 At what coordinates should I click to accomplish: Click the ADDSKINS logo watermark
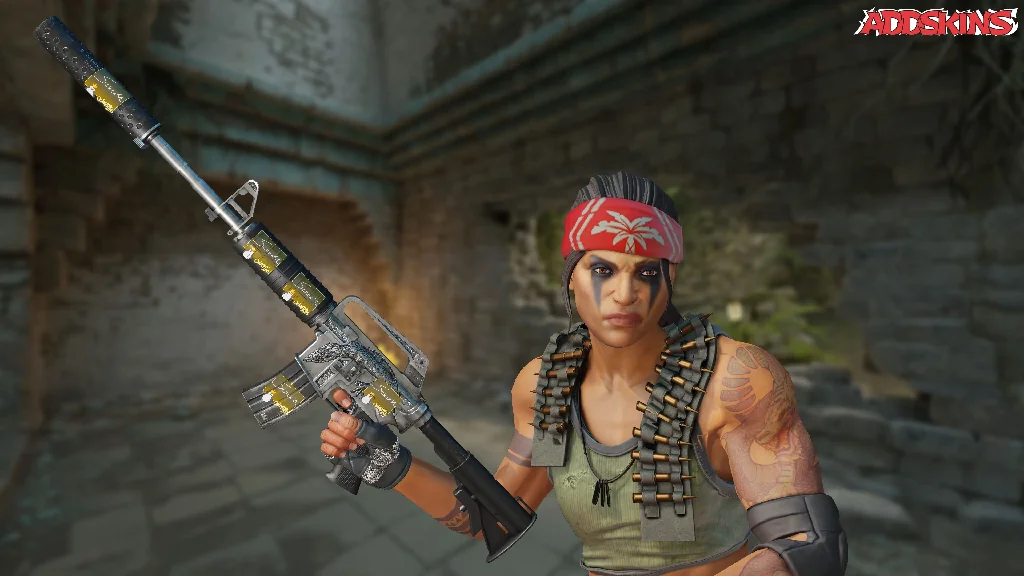937,23
